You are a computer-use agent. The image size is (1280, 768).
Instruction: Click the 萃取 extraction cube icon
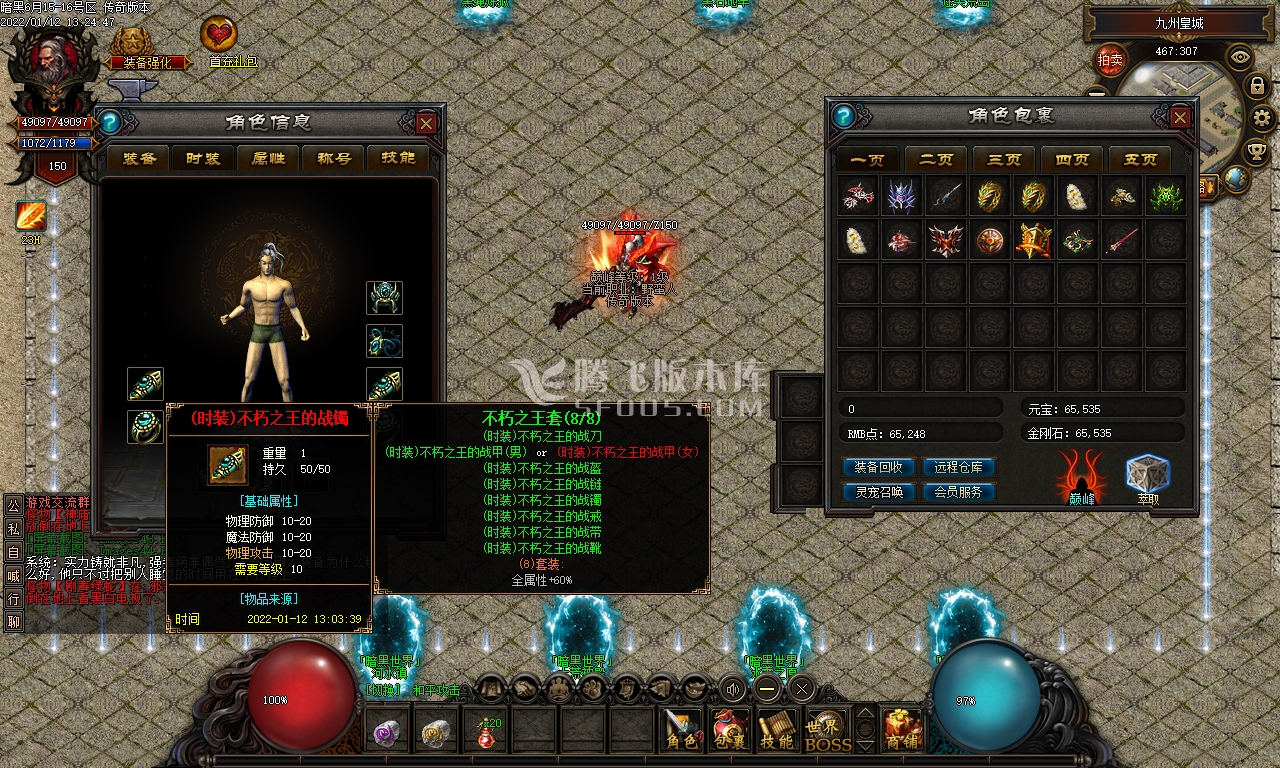click(x=1147, y=478)
